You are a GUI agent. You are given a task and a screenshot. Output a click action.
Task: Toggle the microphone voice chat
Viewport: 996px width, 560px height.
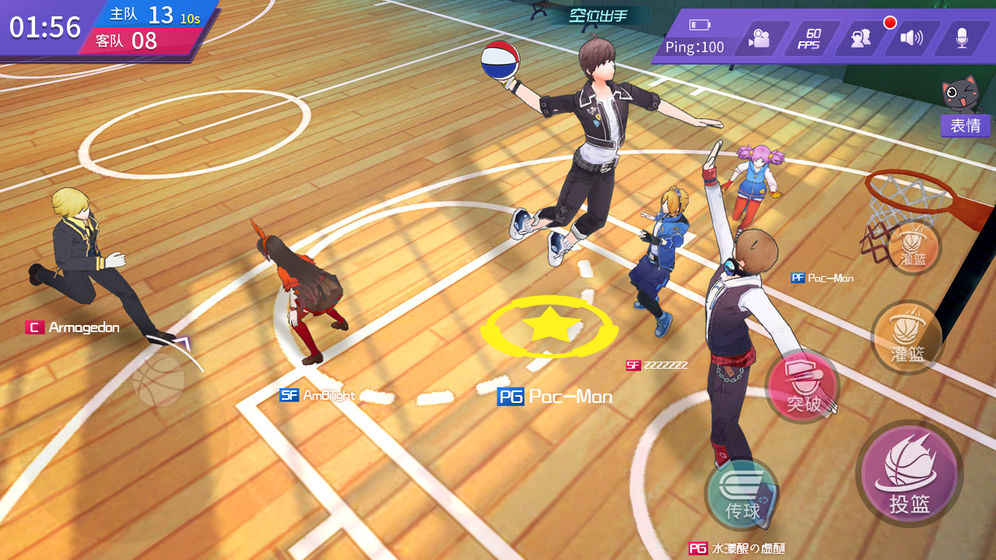pyautogui.click(x=962, y=39)
